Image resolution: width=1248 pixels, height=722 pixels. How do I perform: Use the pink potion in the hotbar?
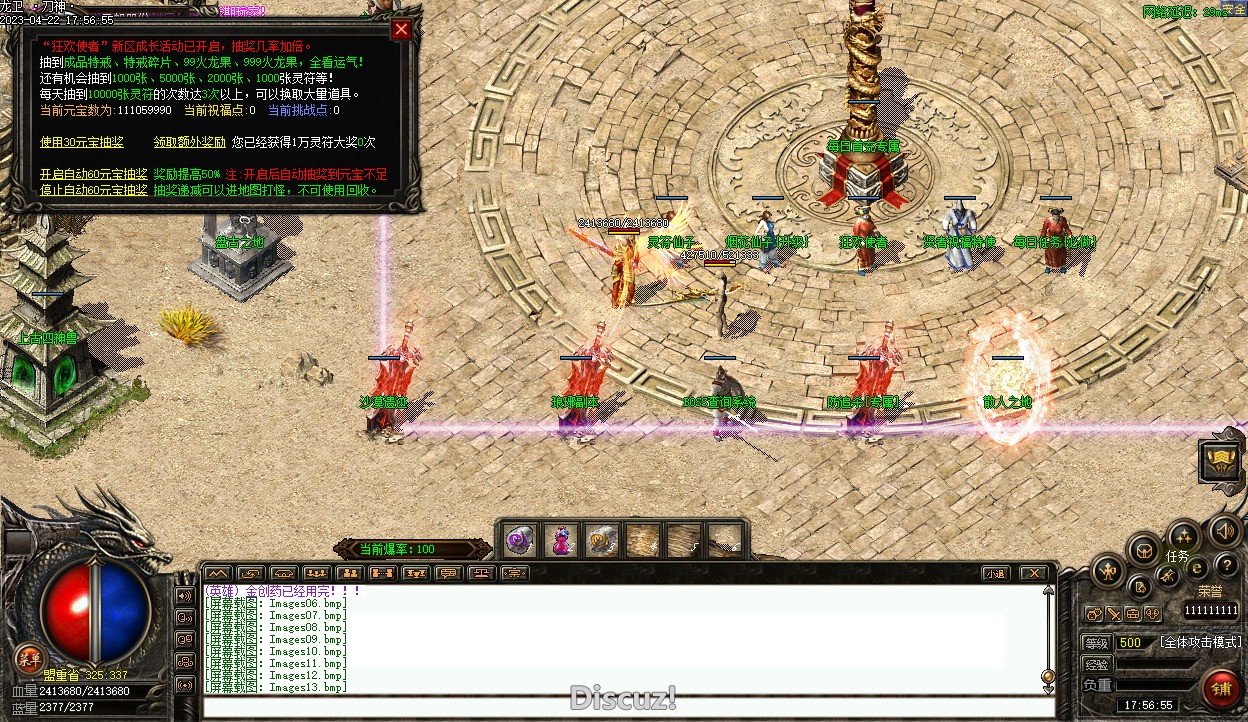[560, 541]
